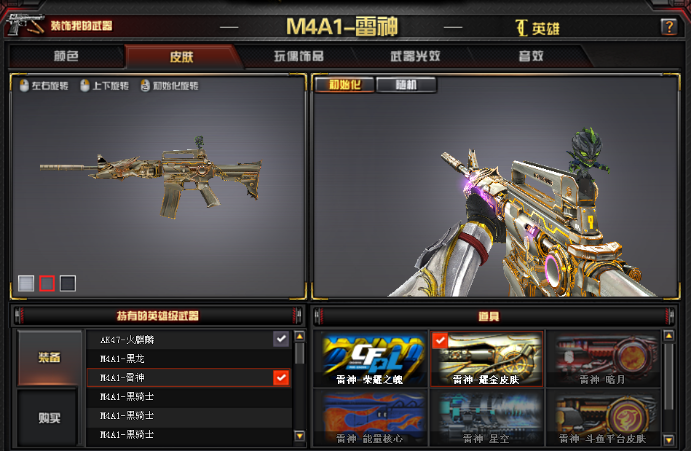Open the 音效 sound effects tab
This screenshot has height=451, width=691.
(529, 56)
